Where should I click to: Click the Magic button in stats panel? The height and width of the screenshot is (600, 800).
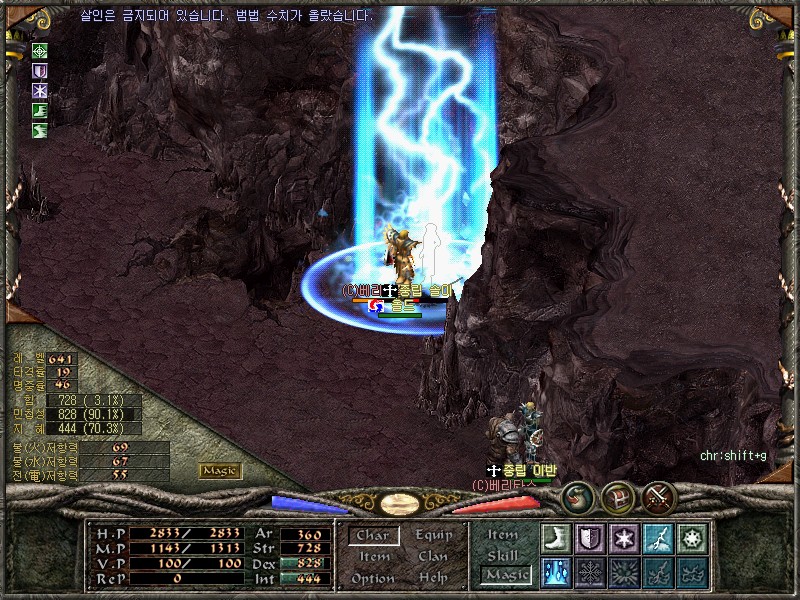[x=219, y=470]
